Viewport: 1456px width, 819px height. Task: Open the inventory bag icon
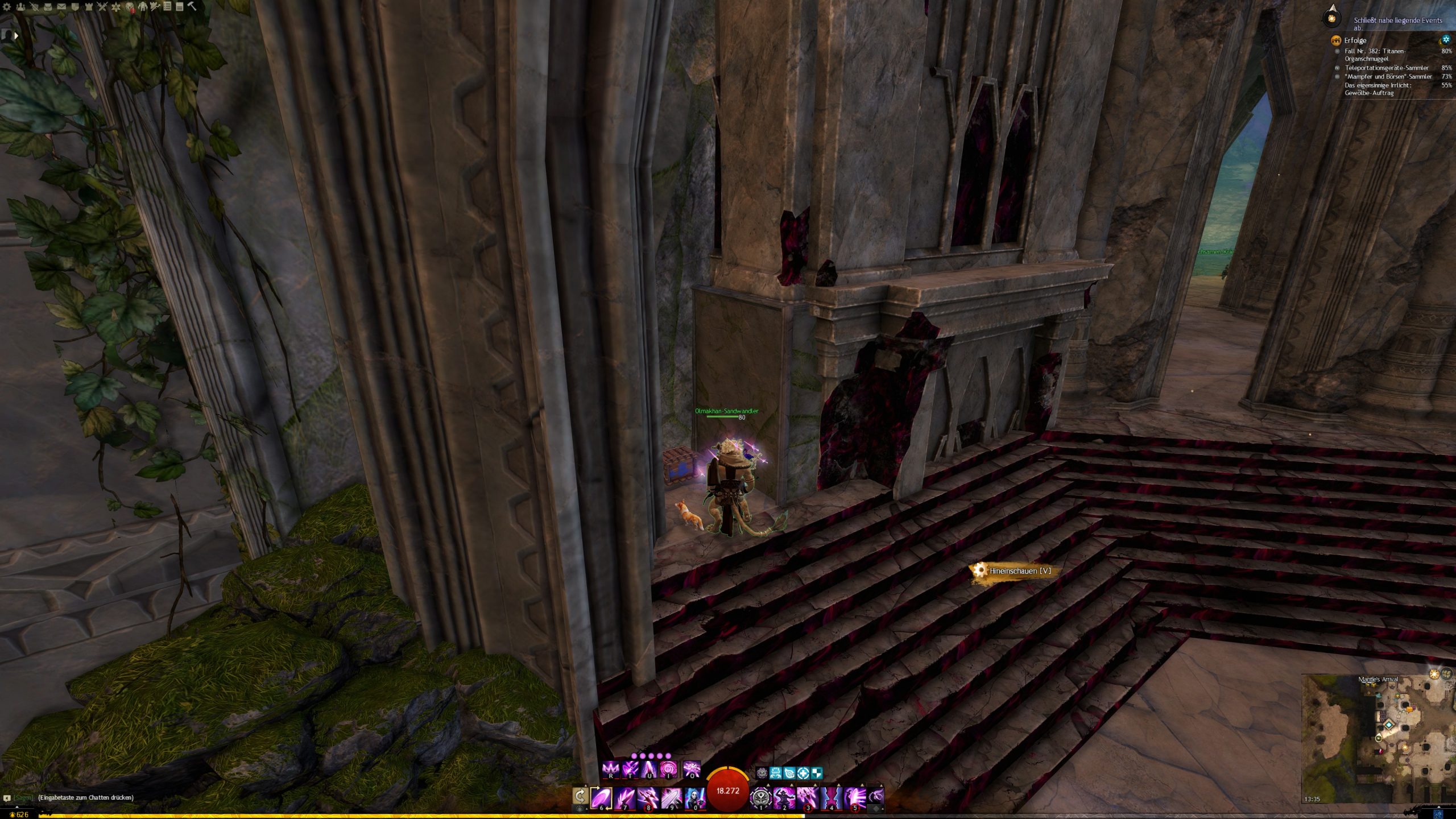click(x=48, y=7)
